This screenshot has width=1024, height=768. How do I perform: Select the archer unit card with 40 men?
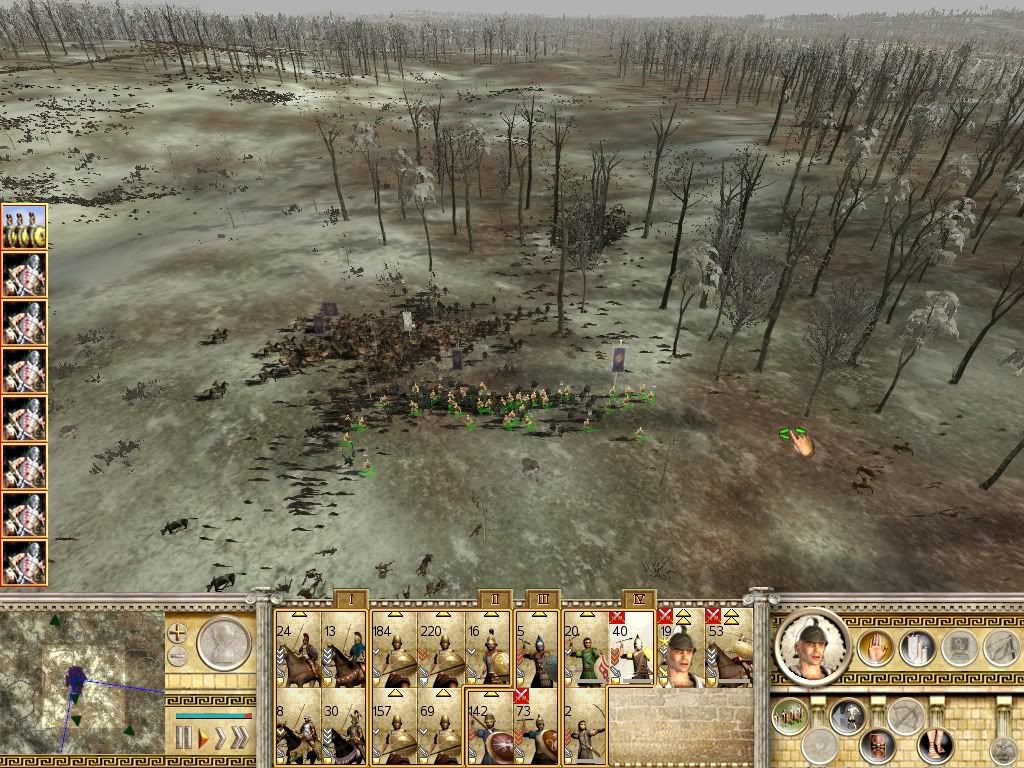[632, 647]
